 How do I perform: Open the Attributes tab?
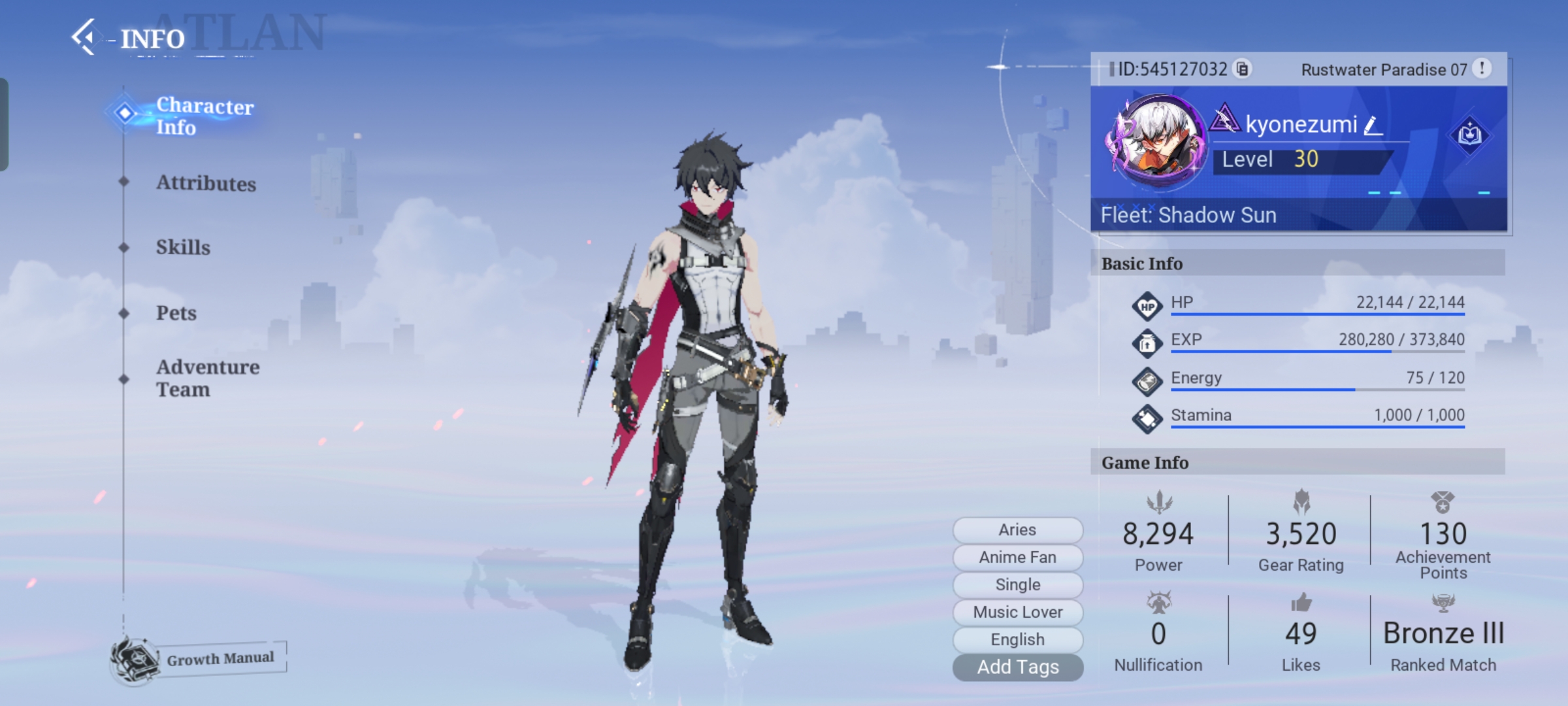tap(205, 183)
